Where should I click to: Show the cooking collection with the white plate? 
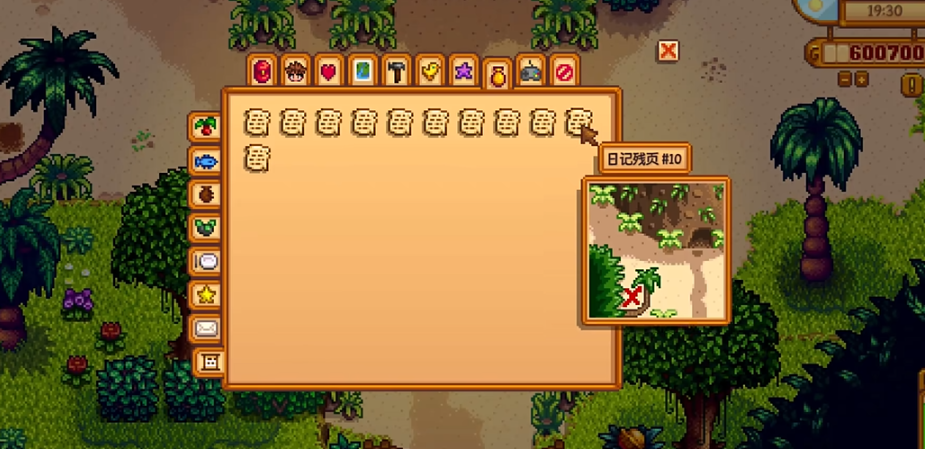(206, 261)
